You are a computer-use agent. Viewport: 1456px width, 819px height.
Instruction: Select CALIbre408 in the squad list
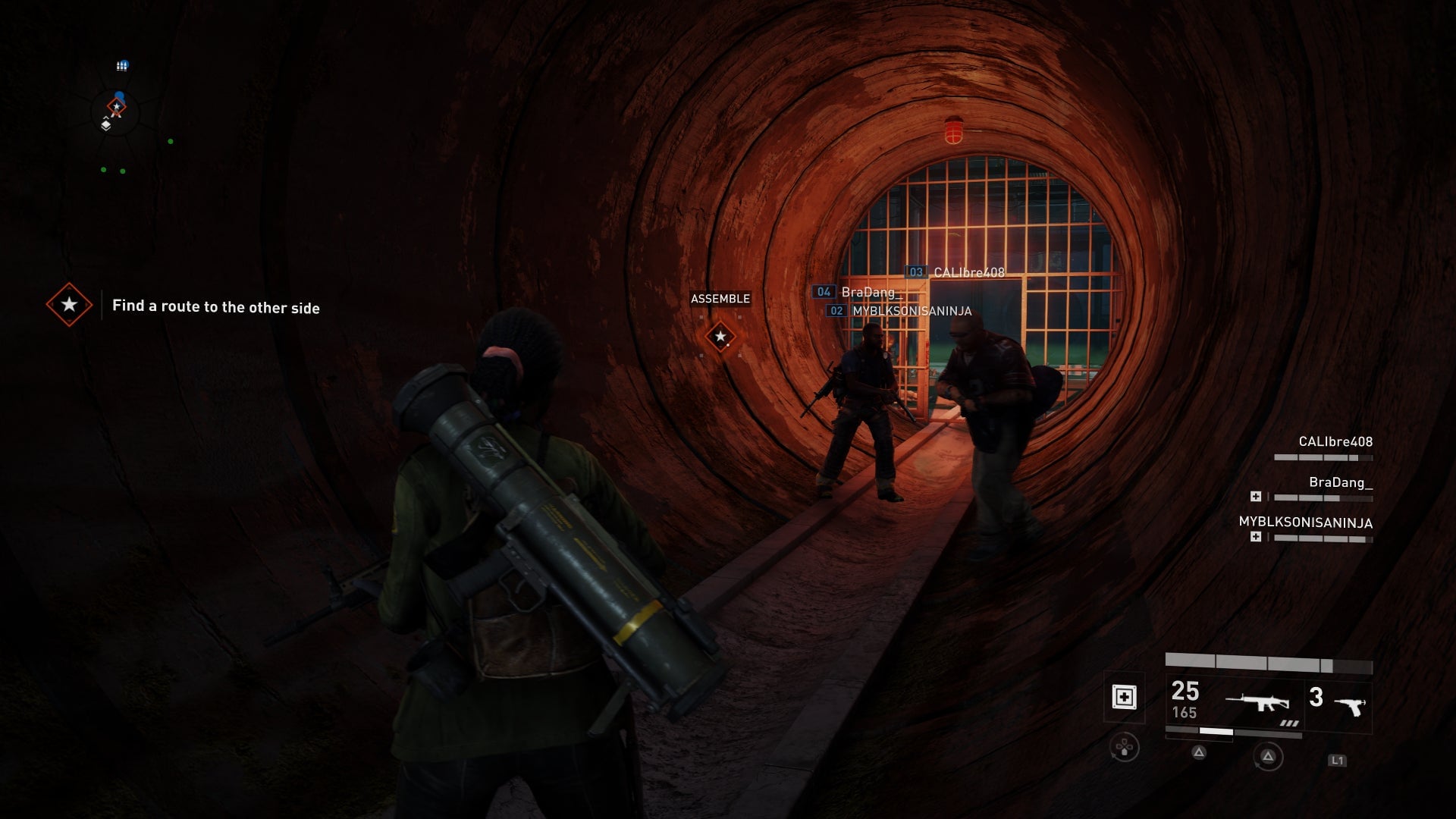pos(1335,442)
